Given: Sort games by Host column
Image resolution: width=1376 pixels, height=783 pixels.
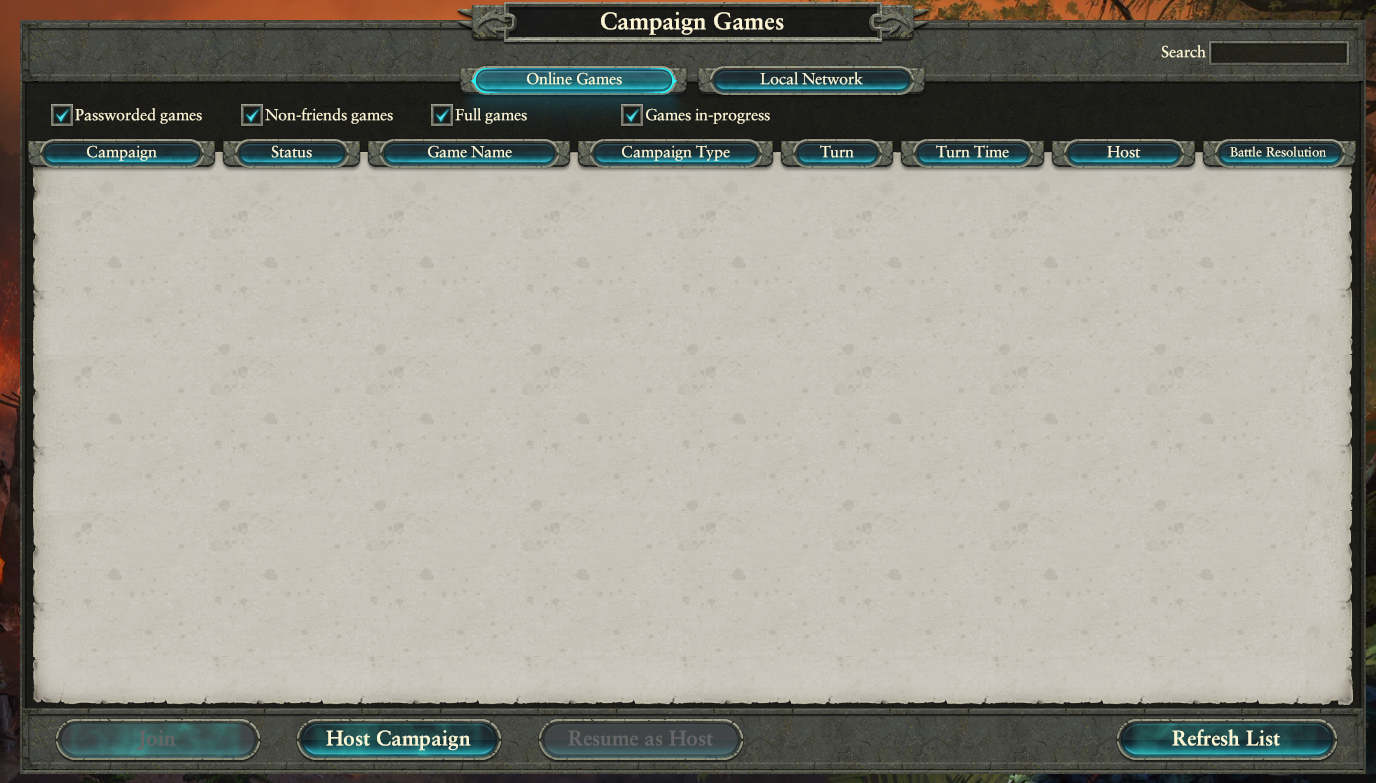Looking at the screenshot, I should 1123,153.
